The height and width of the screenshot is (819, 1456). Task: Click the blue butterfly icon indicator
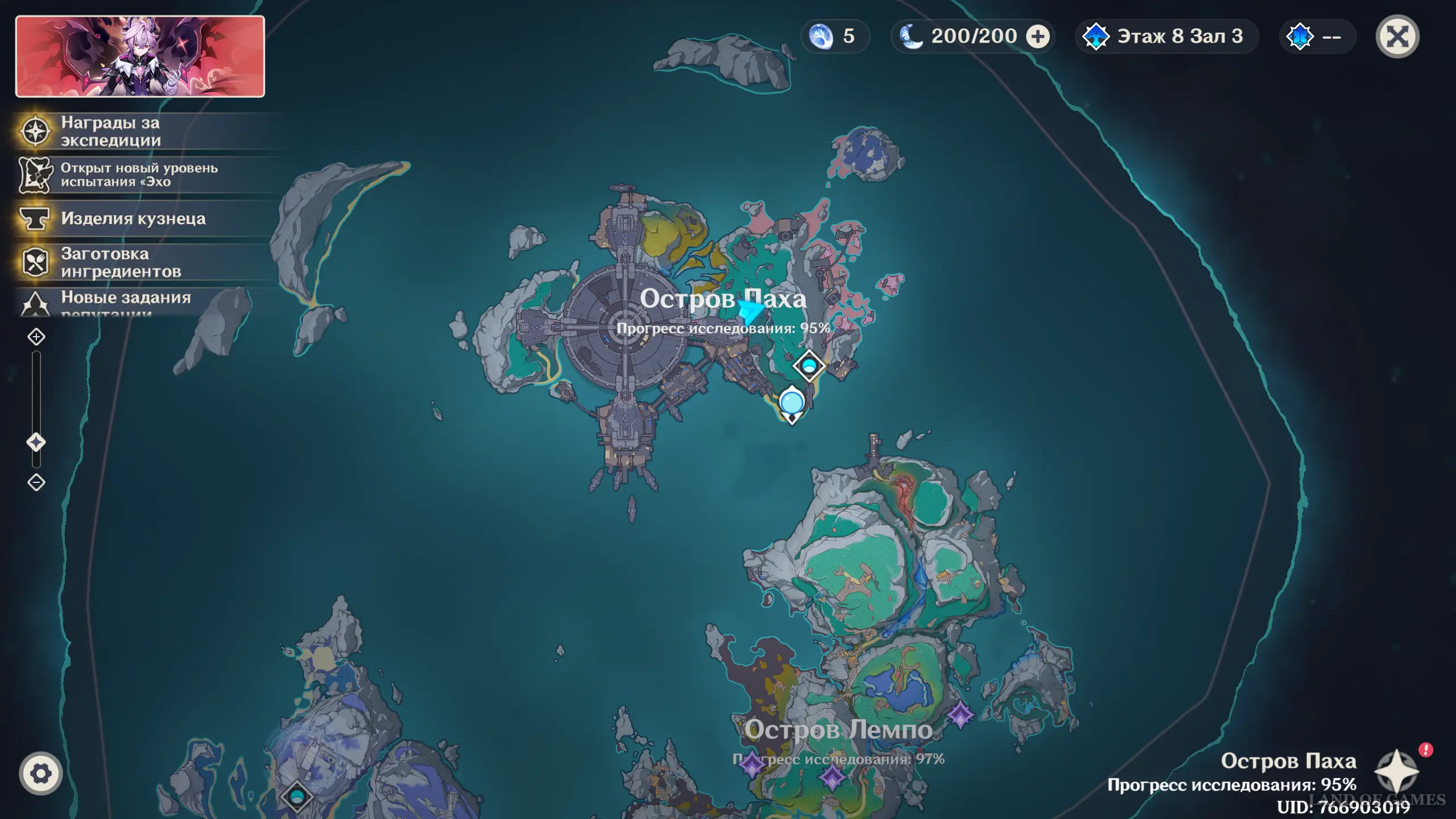coord(1300,37)
